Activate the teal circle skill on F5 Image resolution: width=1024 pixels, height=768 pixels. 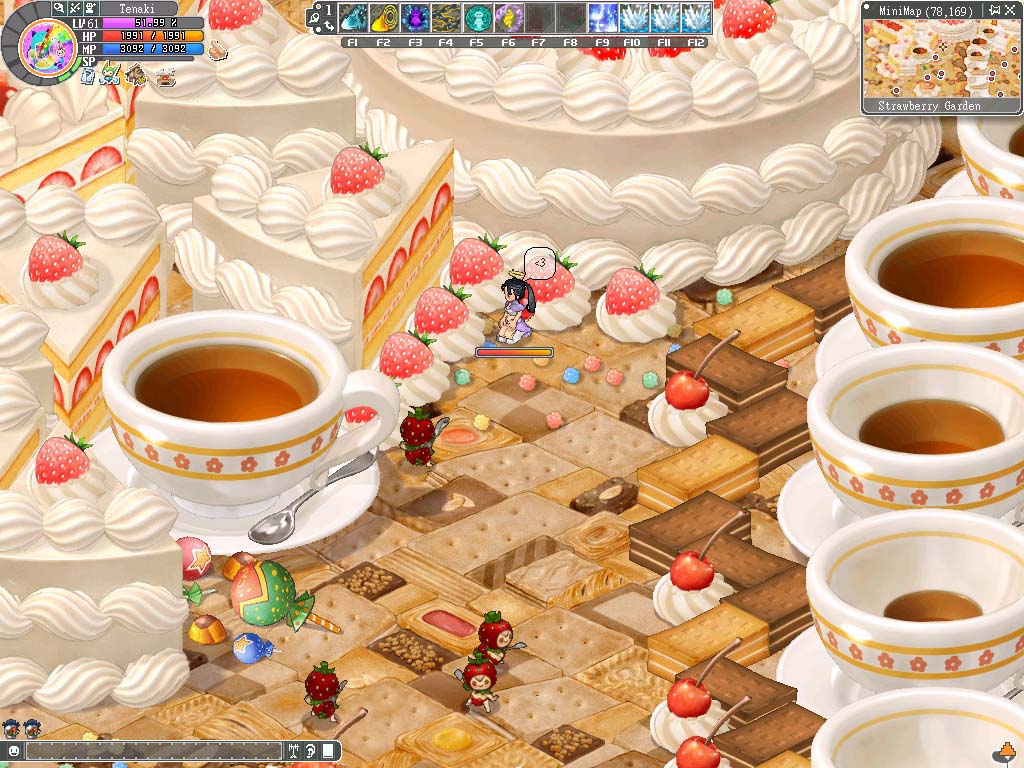click(477, 18)
